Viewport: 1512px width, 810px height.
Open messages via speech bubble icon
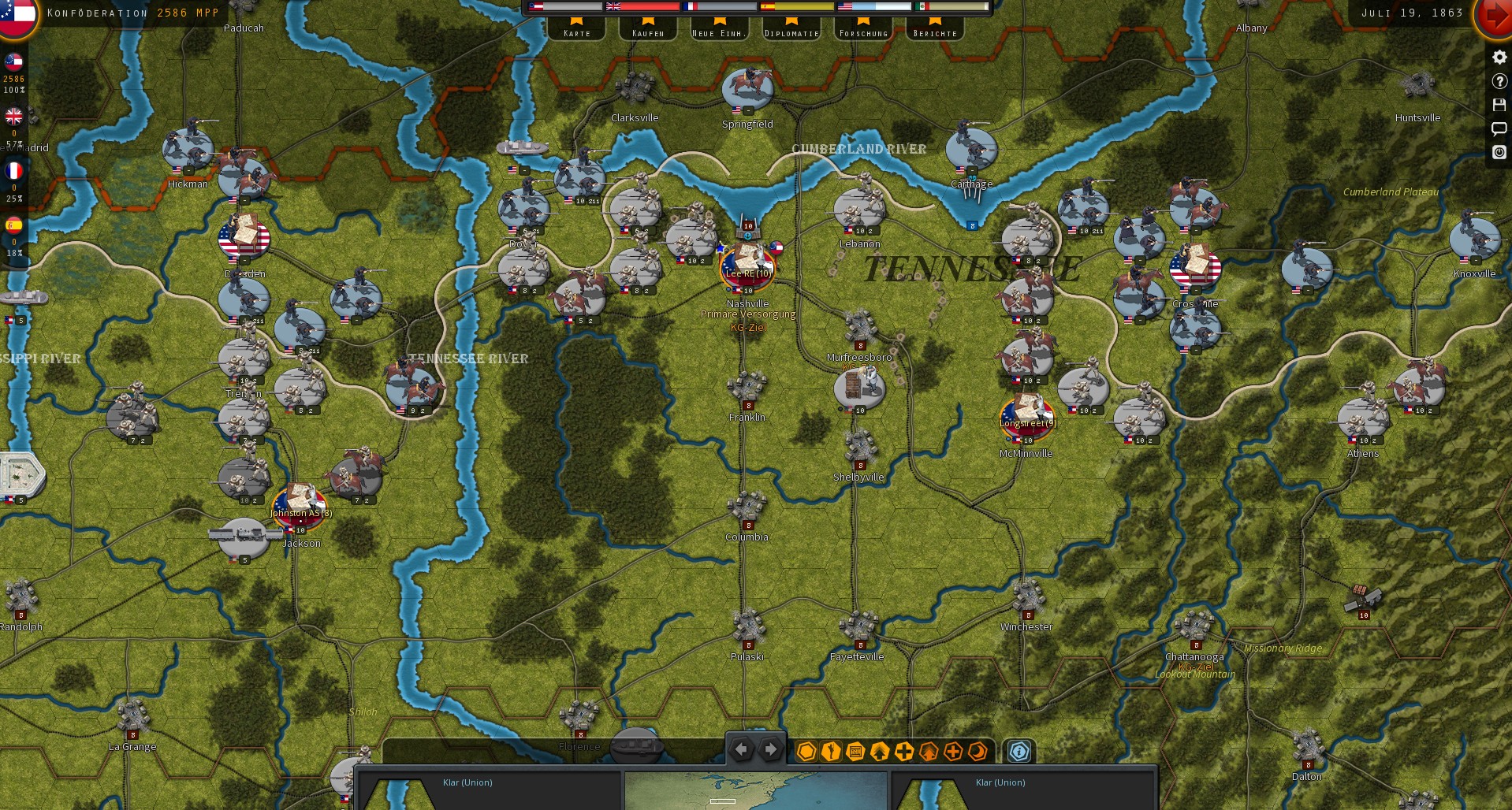click(1498, 128)
